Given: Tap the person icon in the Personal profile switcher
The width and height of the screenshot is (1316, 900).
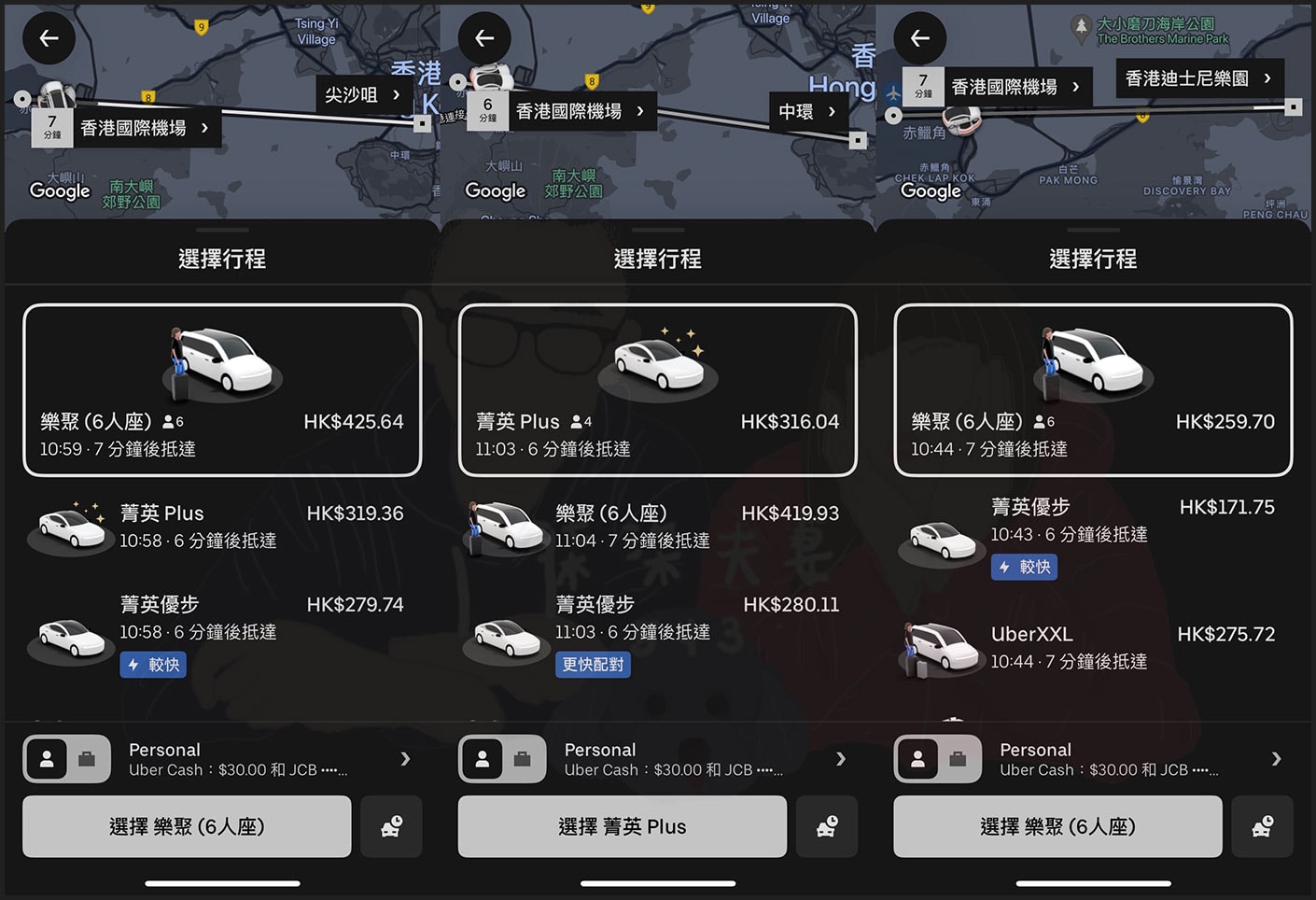Looking at the screenshot, I should point(49,759).
